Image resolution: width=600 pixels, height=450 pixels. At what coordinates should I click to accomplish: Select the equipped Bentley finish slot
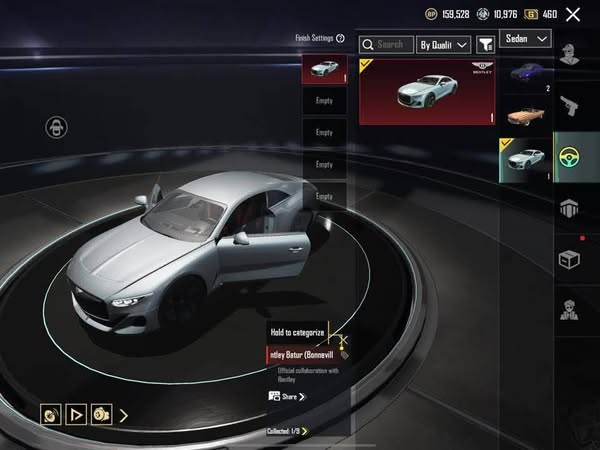324,68
